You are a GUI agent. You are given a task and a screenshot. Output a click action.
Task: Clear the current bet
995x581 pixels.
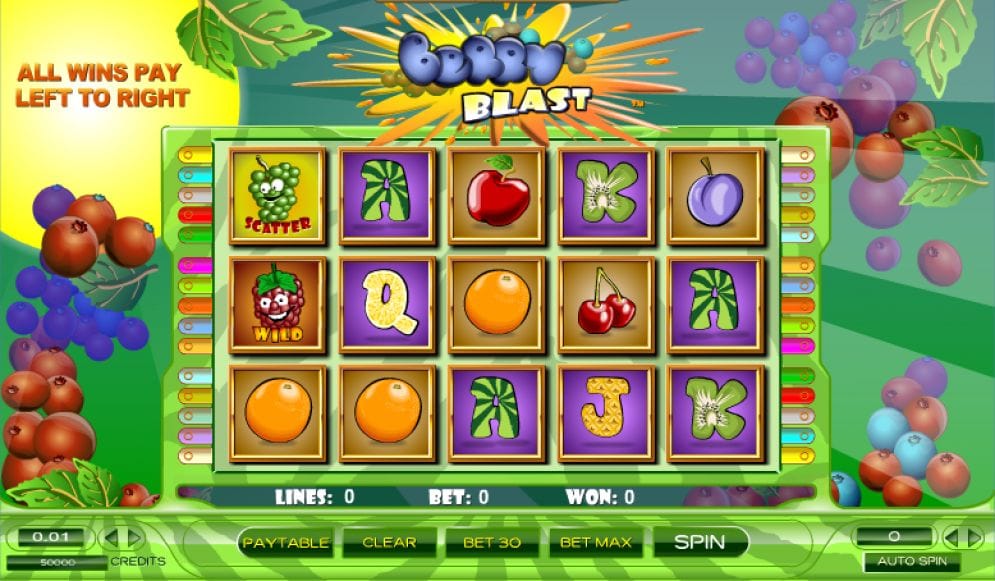[389, 543]
